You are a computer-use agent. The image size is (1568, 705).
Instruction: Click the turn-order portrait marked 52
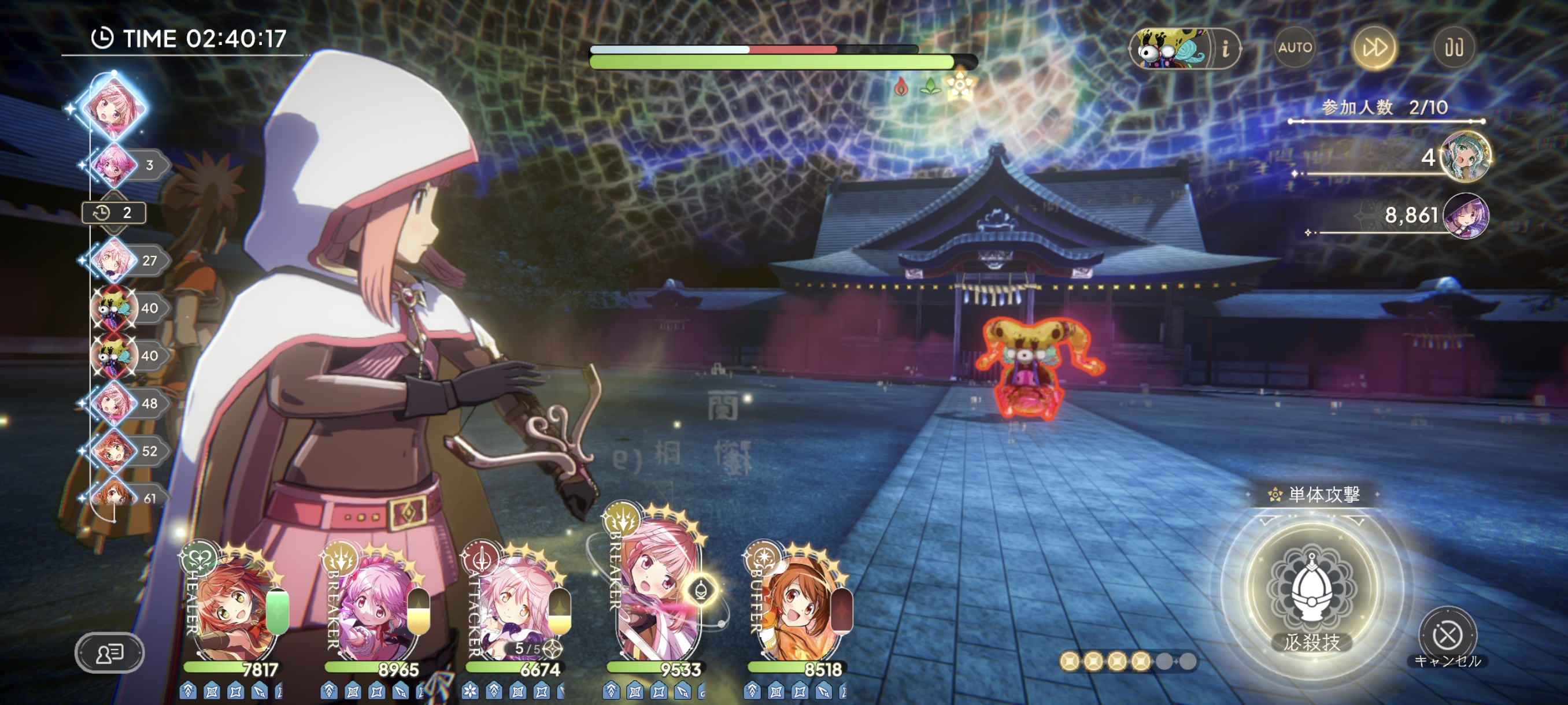(114, 451)
